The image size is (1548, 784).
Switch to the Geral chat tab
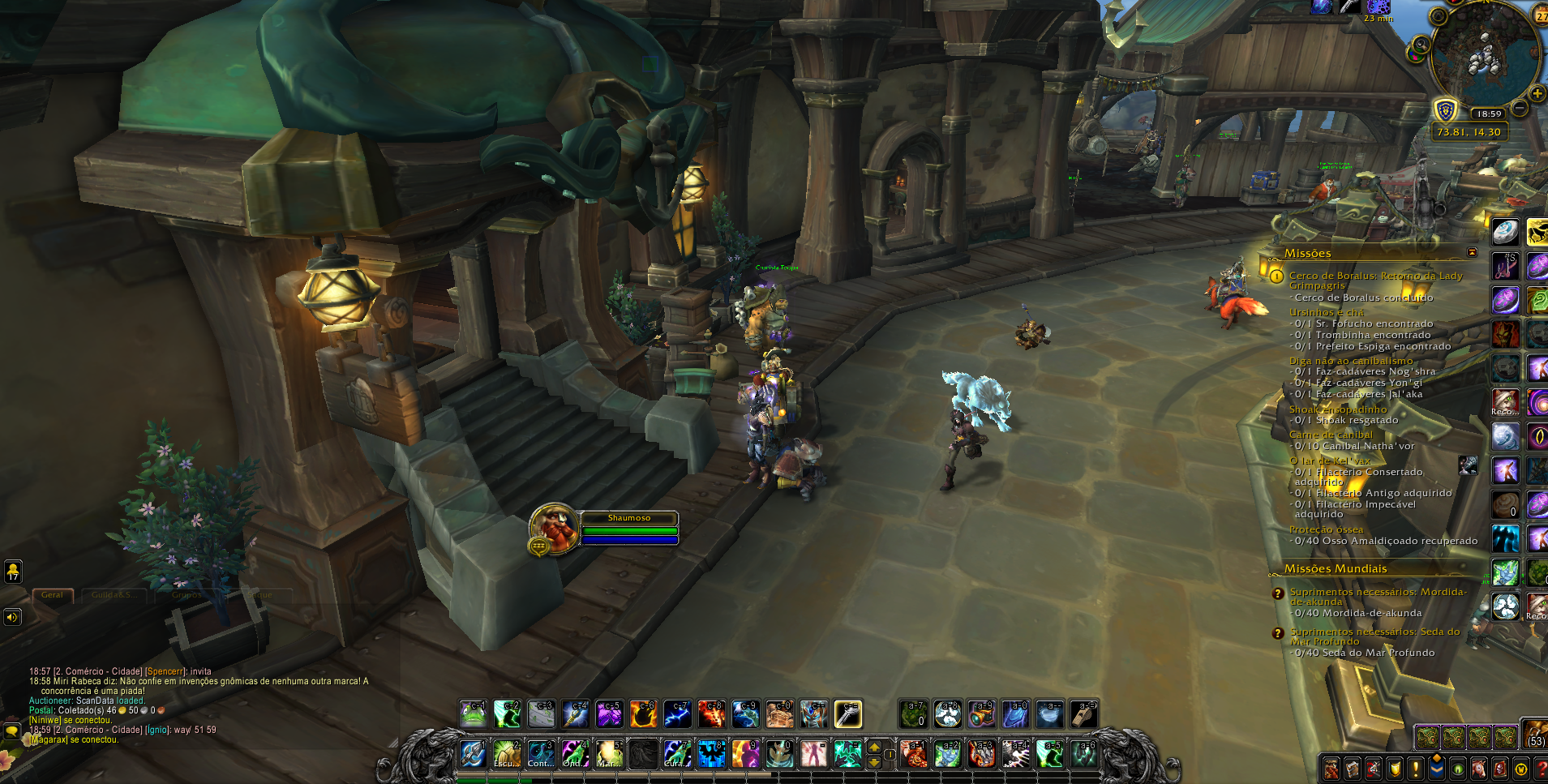coord(53,595)
